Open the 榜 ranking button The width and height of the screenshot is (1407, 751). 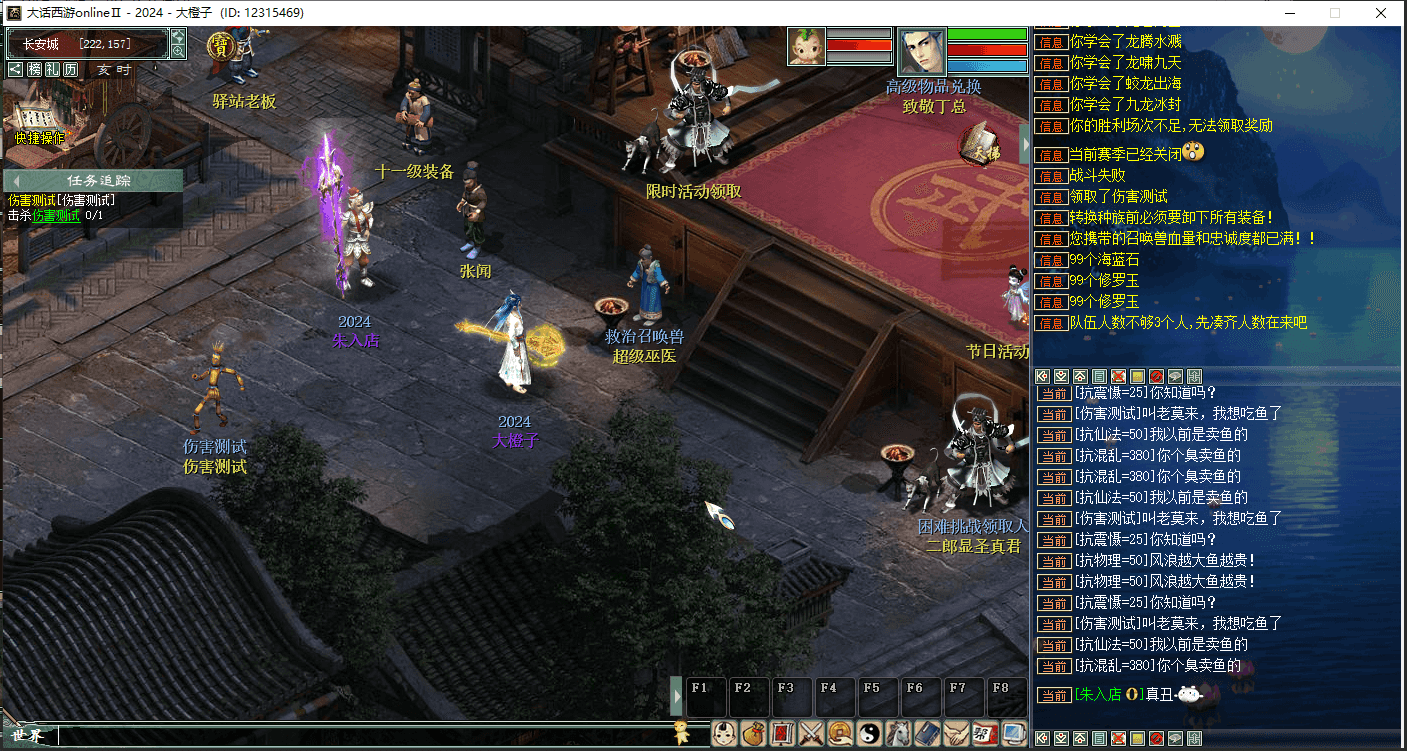[35, 69]
